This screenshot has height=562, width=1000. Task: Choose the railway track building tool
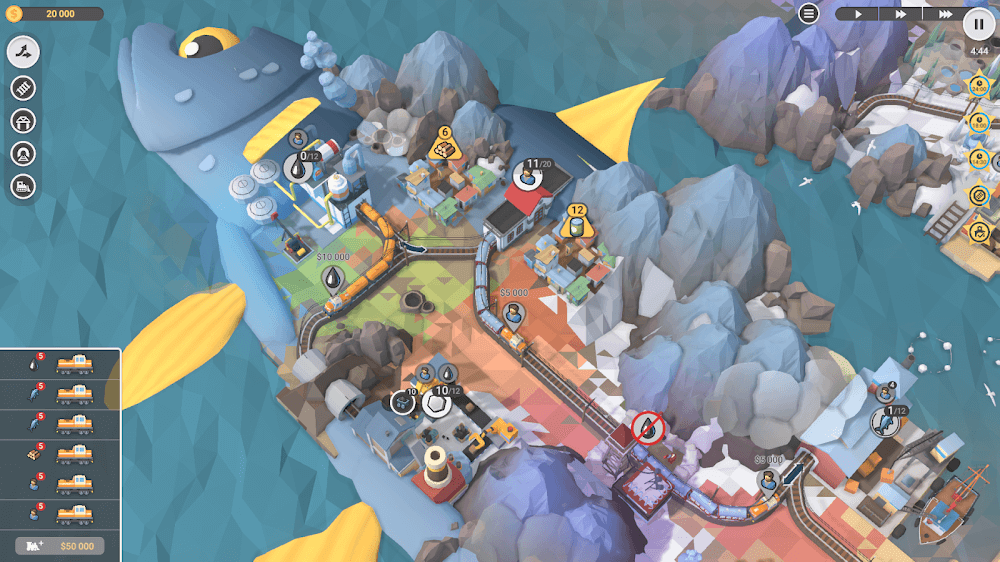24,88
